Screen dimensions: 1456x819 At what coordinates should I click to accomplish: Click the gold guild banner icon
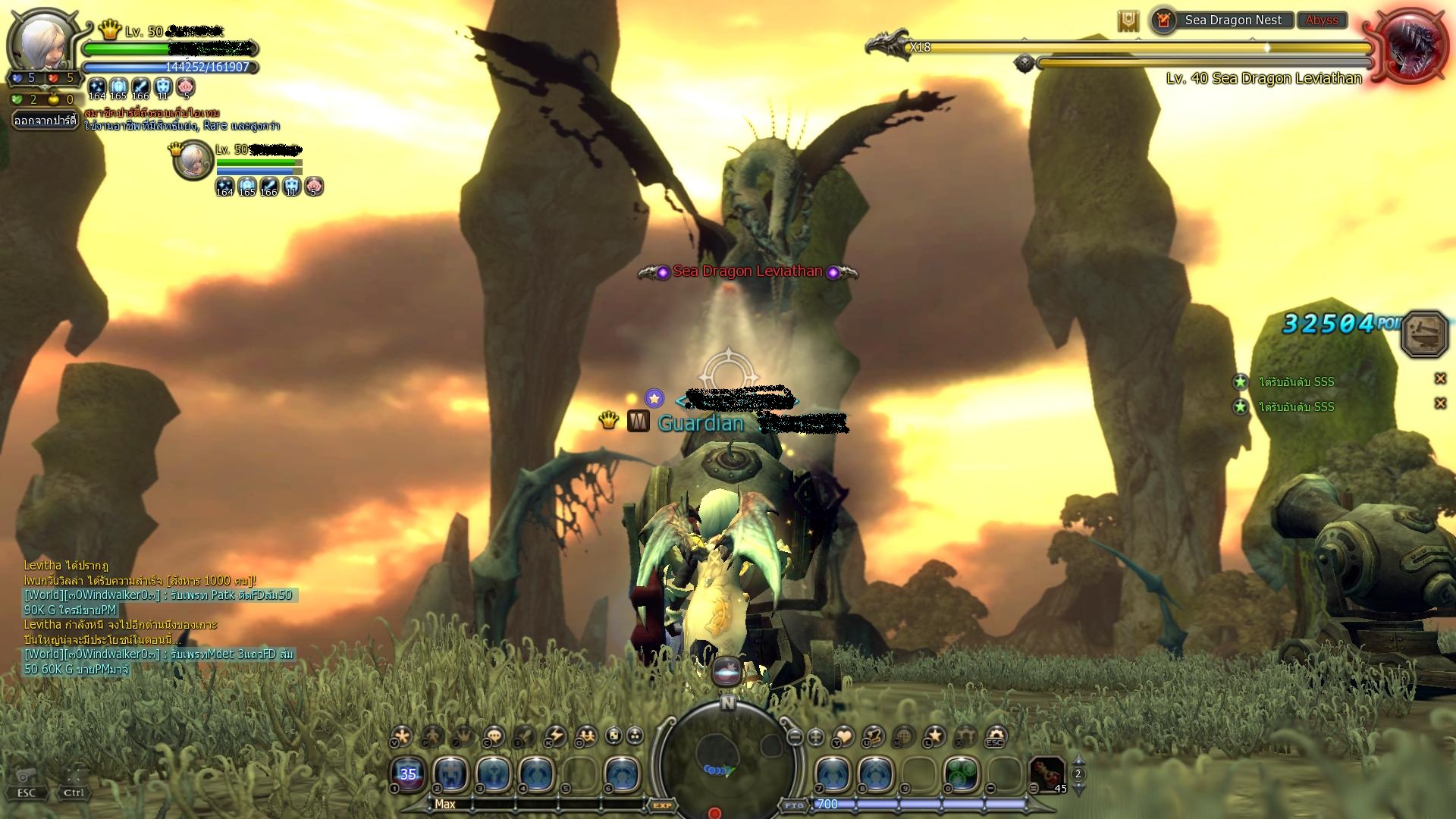tap(1128, 21)
